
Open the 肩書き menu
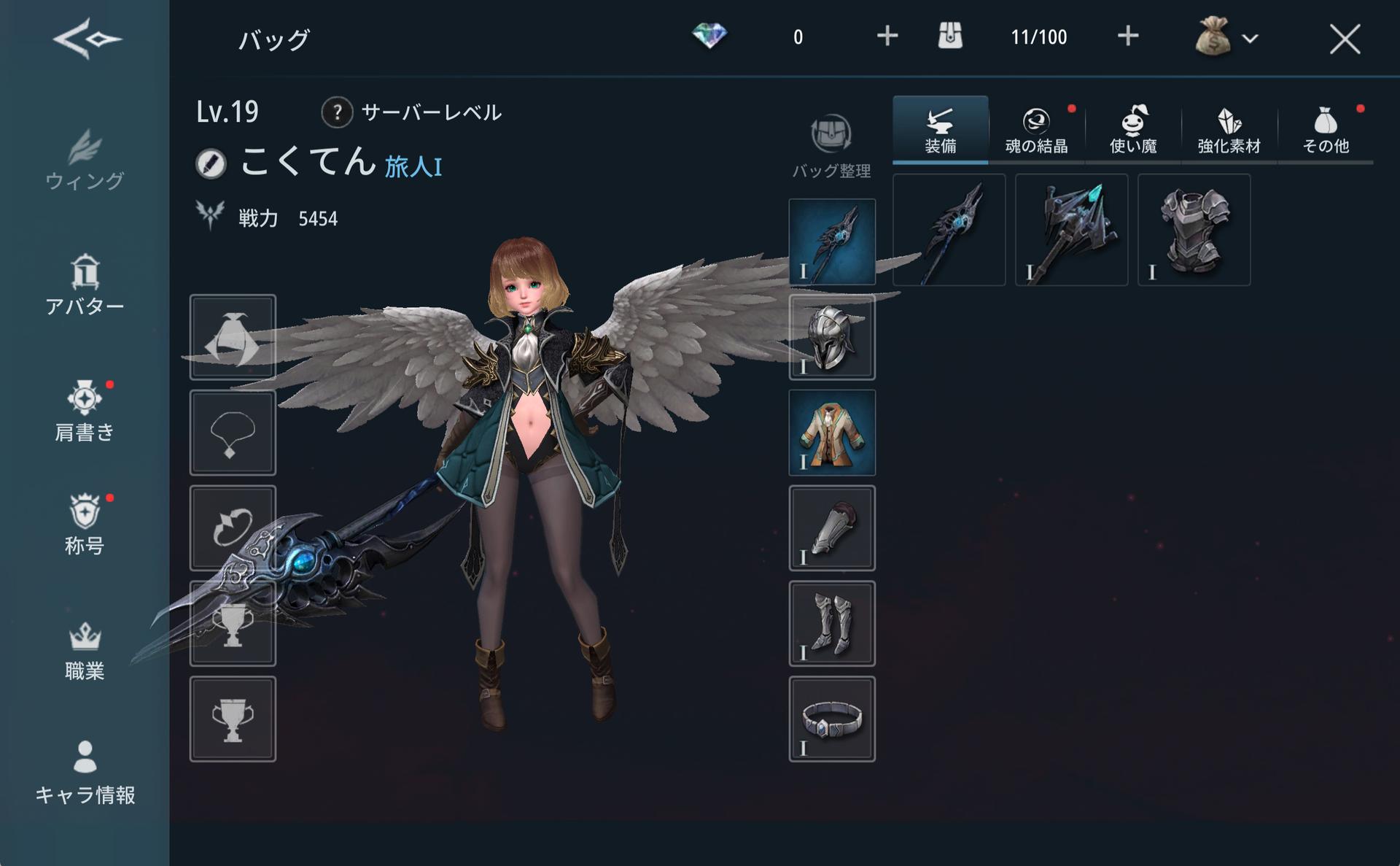(85, 411)
